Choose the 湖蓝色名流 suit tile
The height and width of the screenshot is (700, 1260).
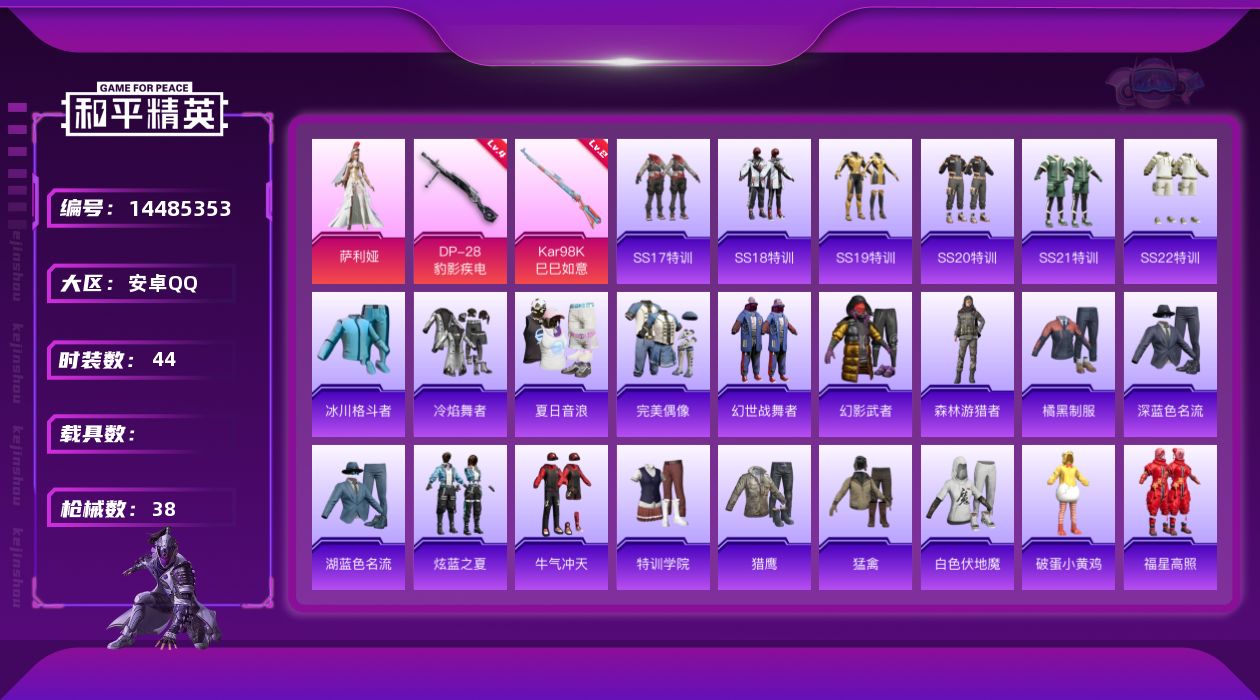(358, 516)
